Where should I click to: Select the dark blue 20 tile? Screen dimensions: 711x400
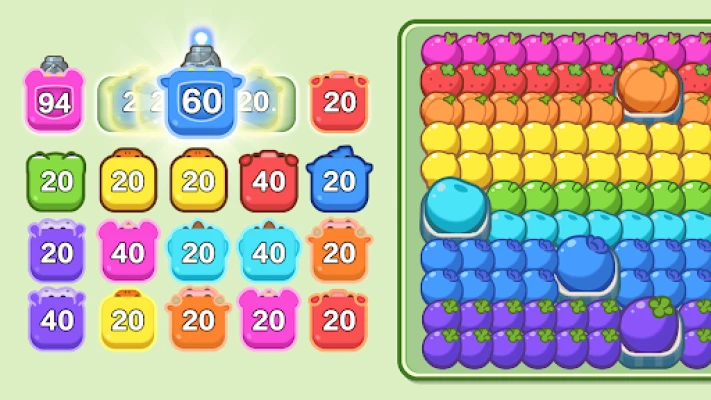coord(339,181)
